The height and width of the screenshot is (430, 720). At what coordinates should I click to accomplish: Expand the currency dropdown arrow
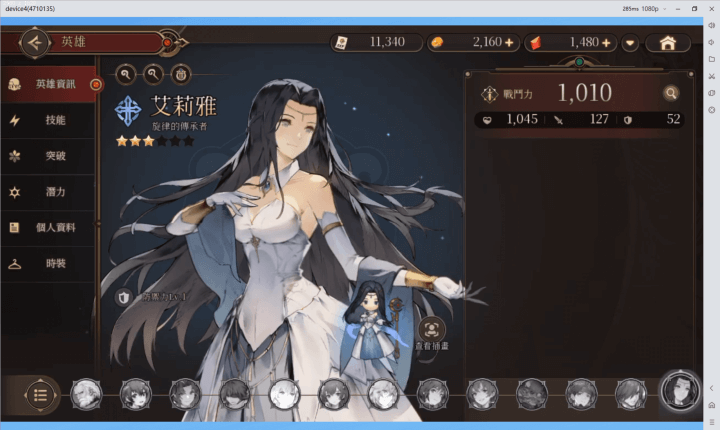[630, 43]
